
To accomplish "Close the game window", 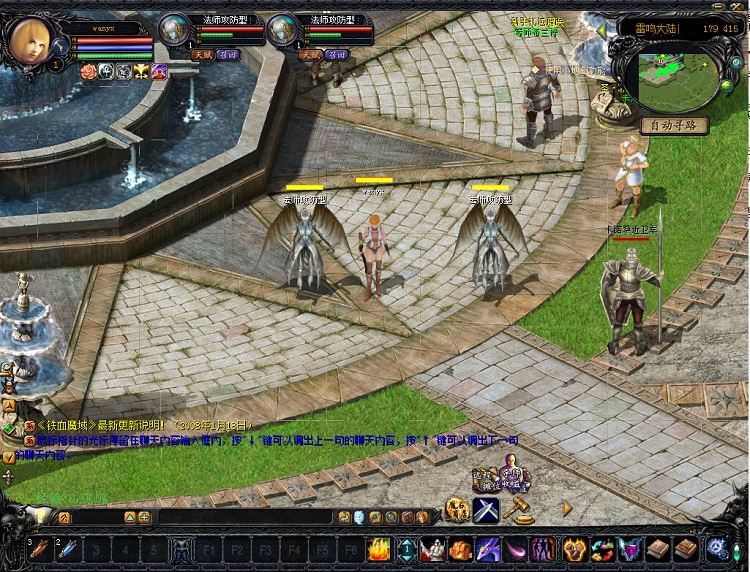I will [x=736, y=7].
